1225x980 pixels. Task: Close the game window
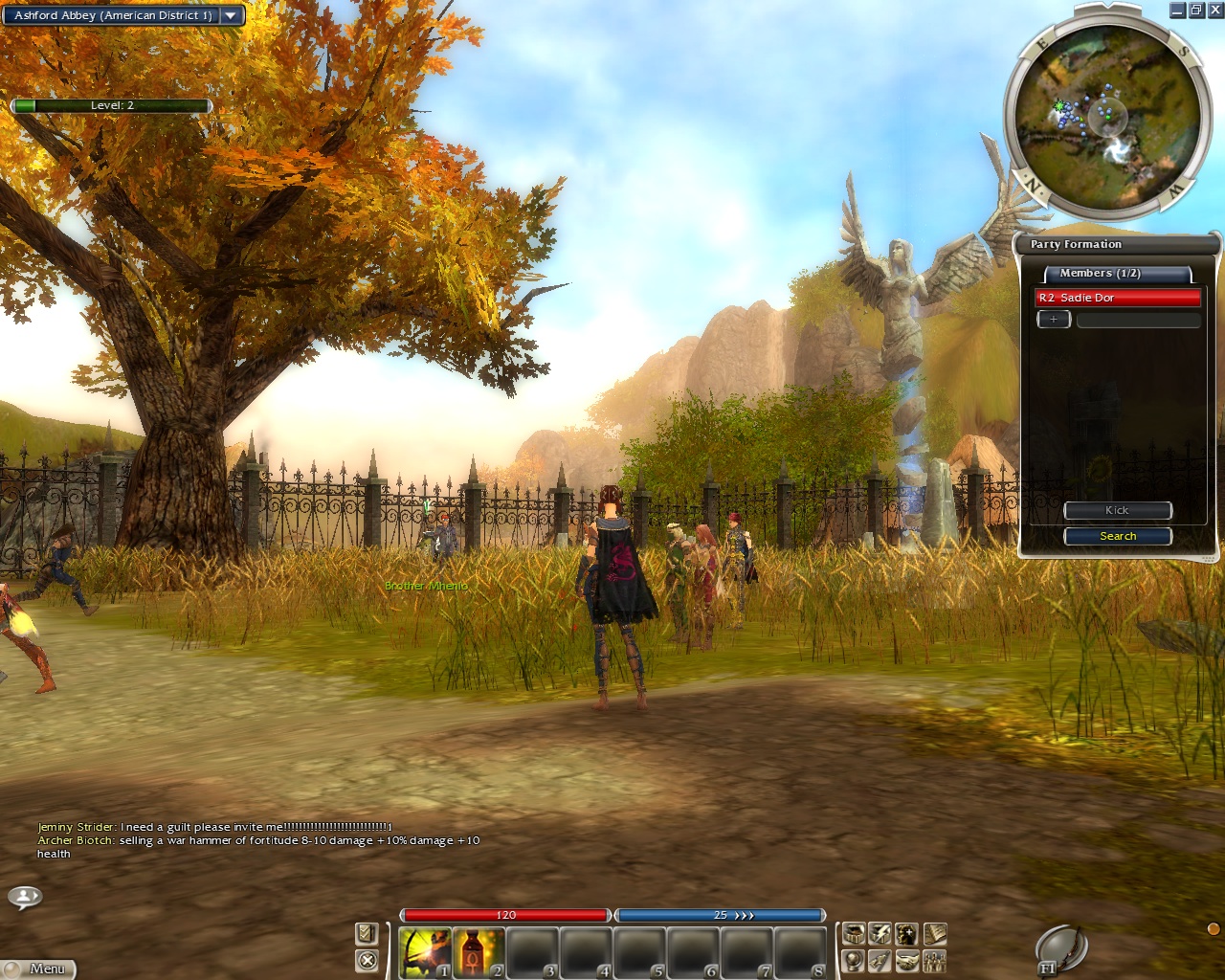1214,11
